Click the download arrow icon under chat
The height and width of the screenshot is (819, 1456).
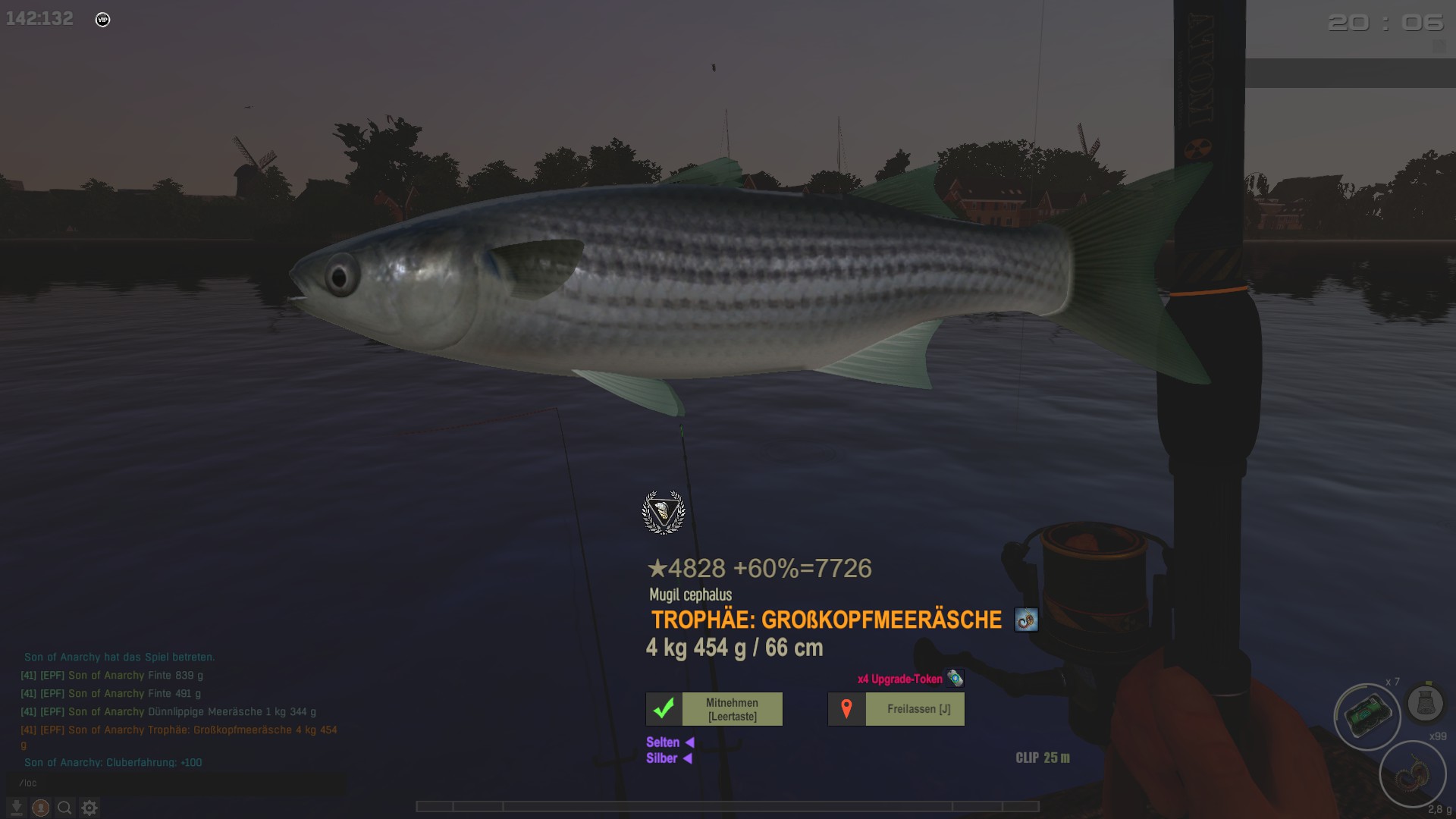pos(16,808)
